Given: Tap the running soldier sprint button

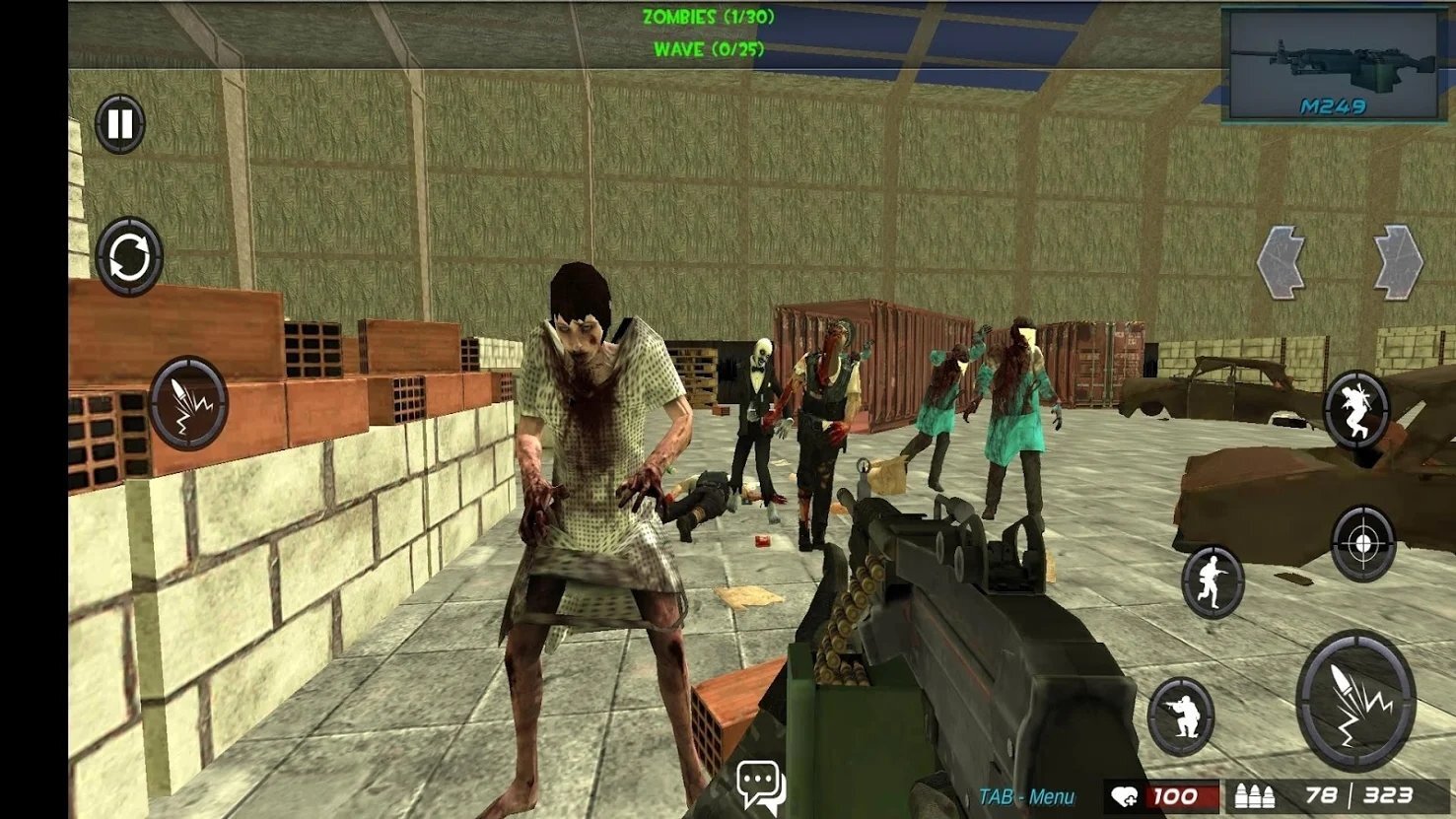Looking at the screenshot, I should point(1213,581).
